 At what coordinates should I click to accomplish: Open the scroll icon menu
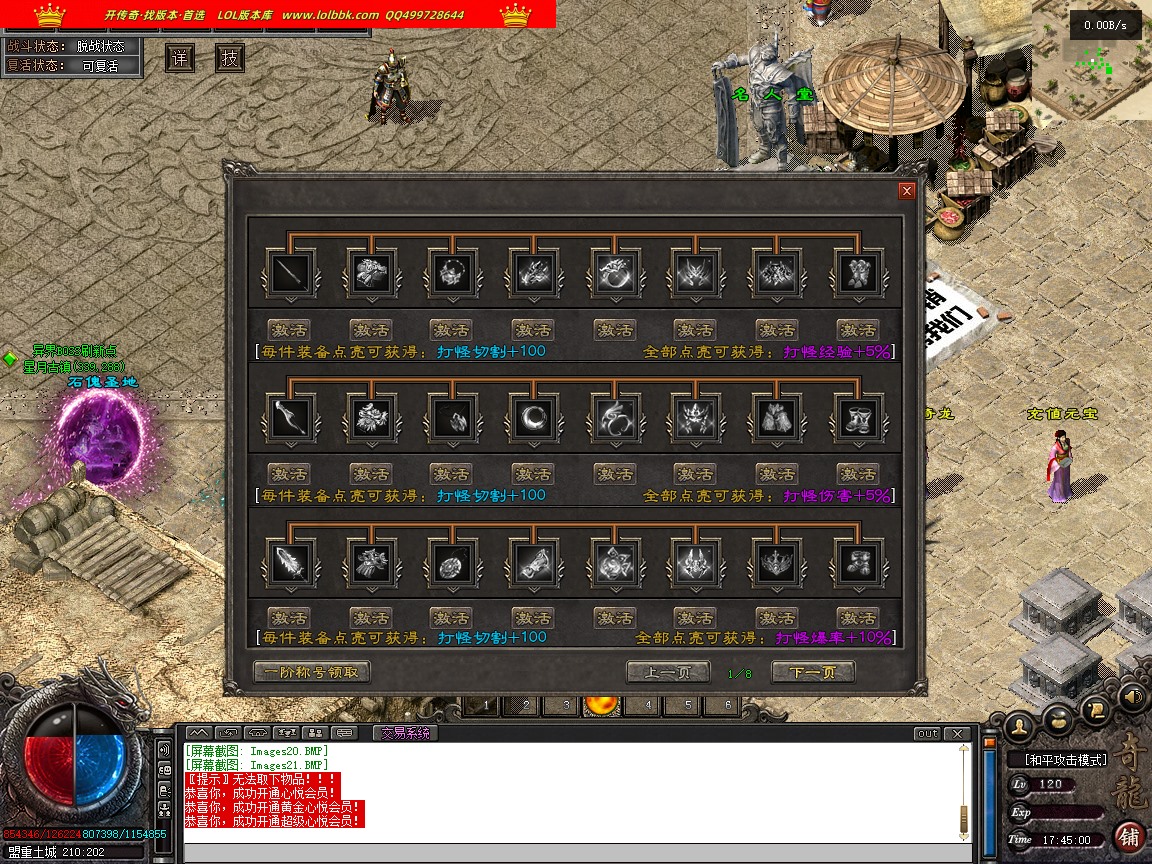pyautogui.click(x=1097, y=710)
